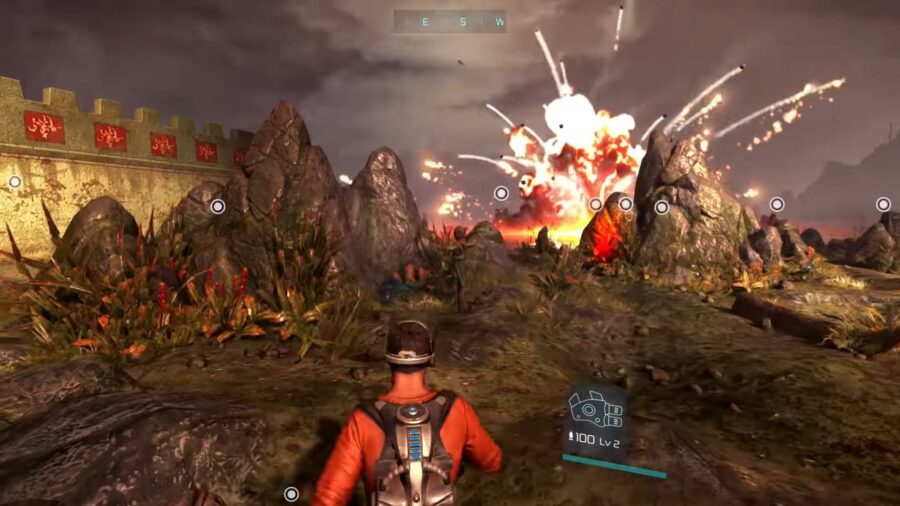Screen dimensions: 900x506
Task: Select the equipped Lv 2 tool icon
Action: coord(596,410)
